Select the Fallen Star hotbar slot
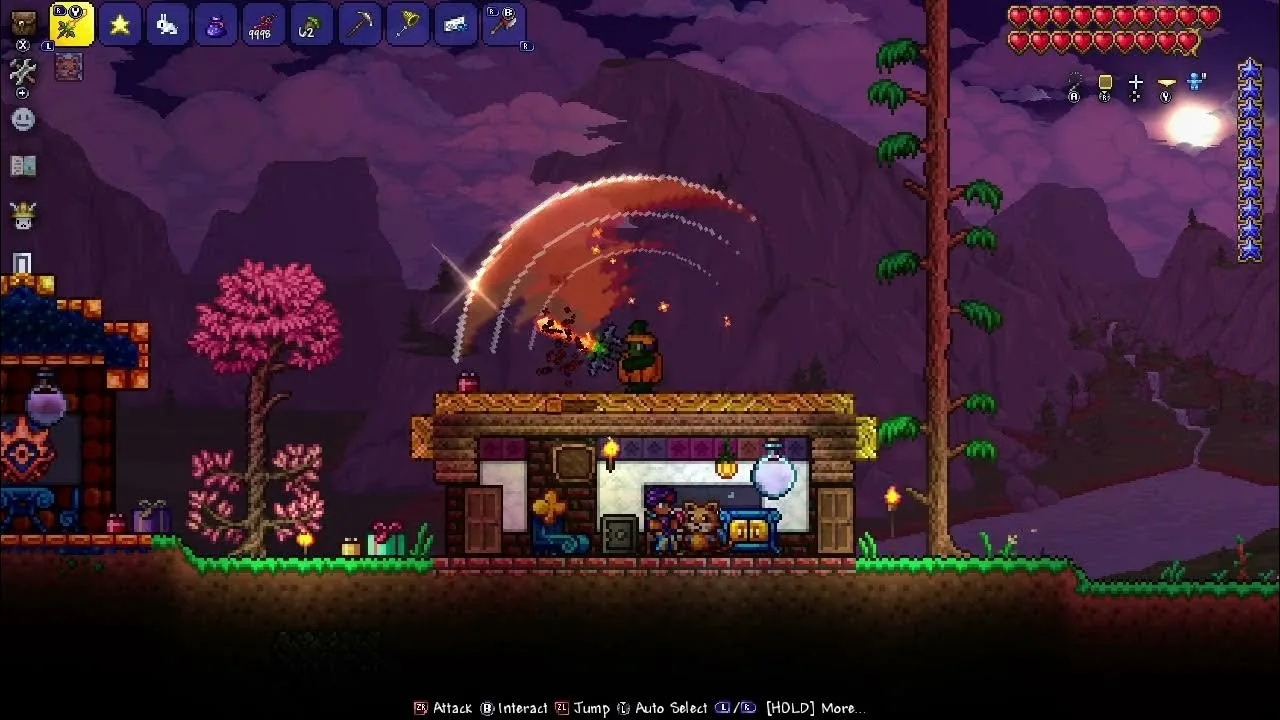This screenshot has height=720, width=1280. click(x=120, y=23)
